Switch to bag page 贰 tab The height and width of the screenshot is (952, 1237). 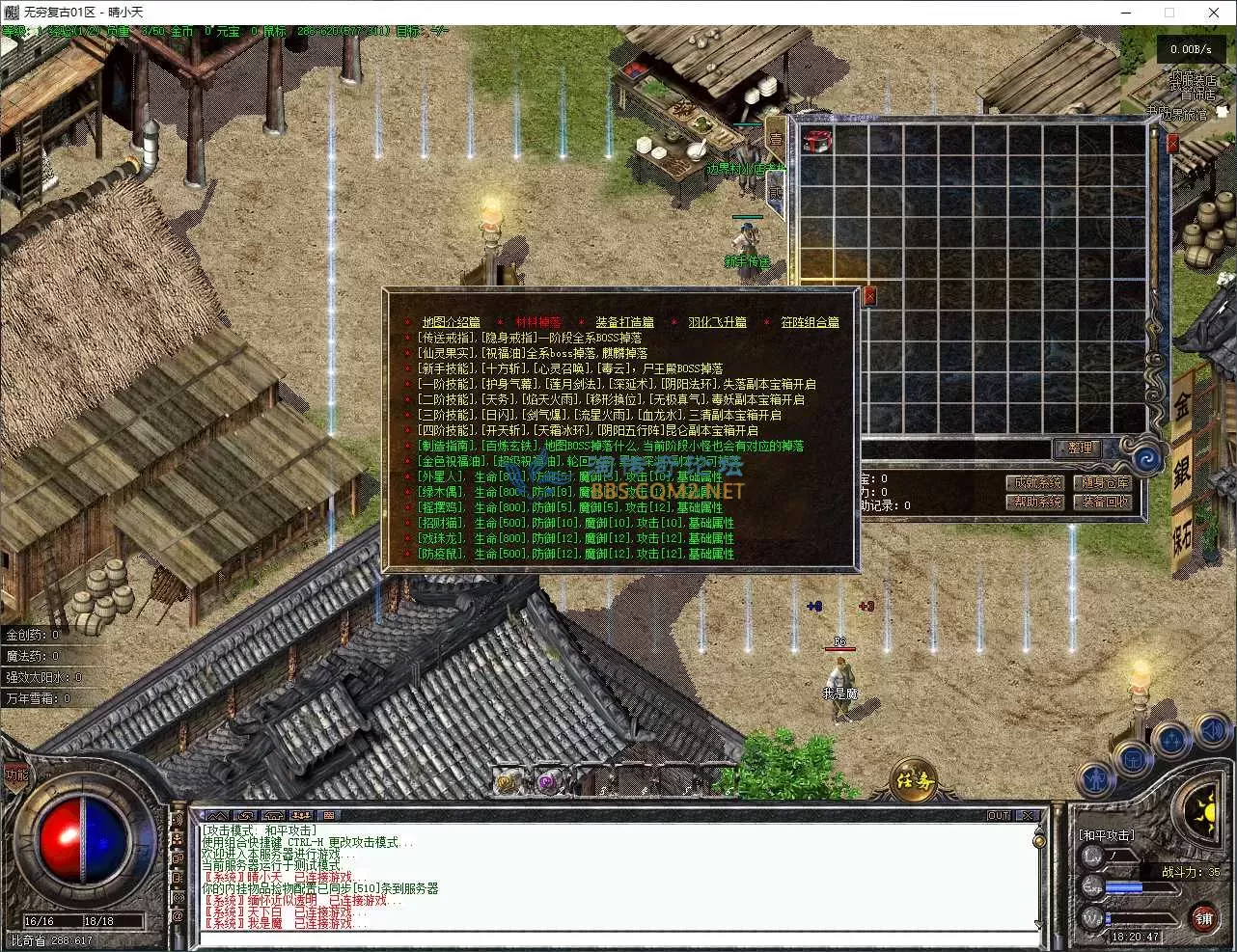pos(775,192)
